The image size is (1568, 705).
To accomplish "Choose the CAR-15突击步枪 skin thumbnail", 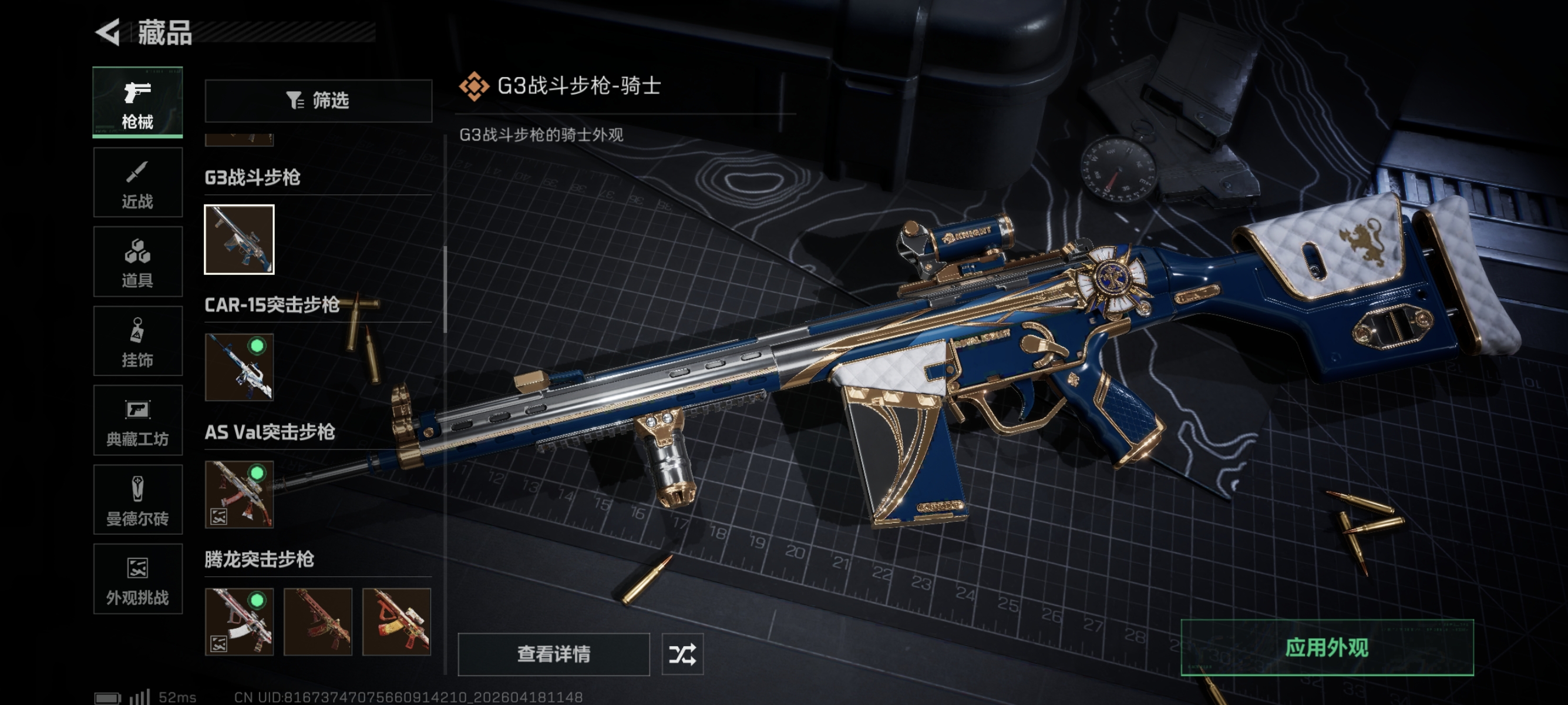I will click(239, 367).
